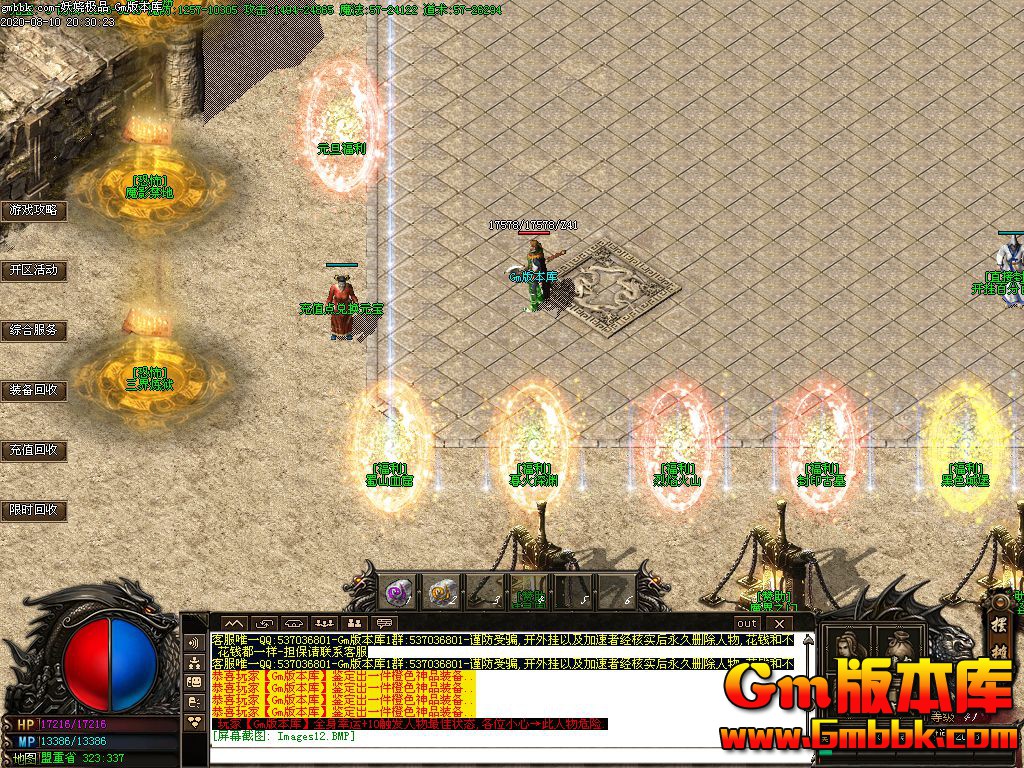Toggle the sound-wave icon beside the chat log
The width and height of the screenshot is (1024, 768).
click(x=194, y=642)
